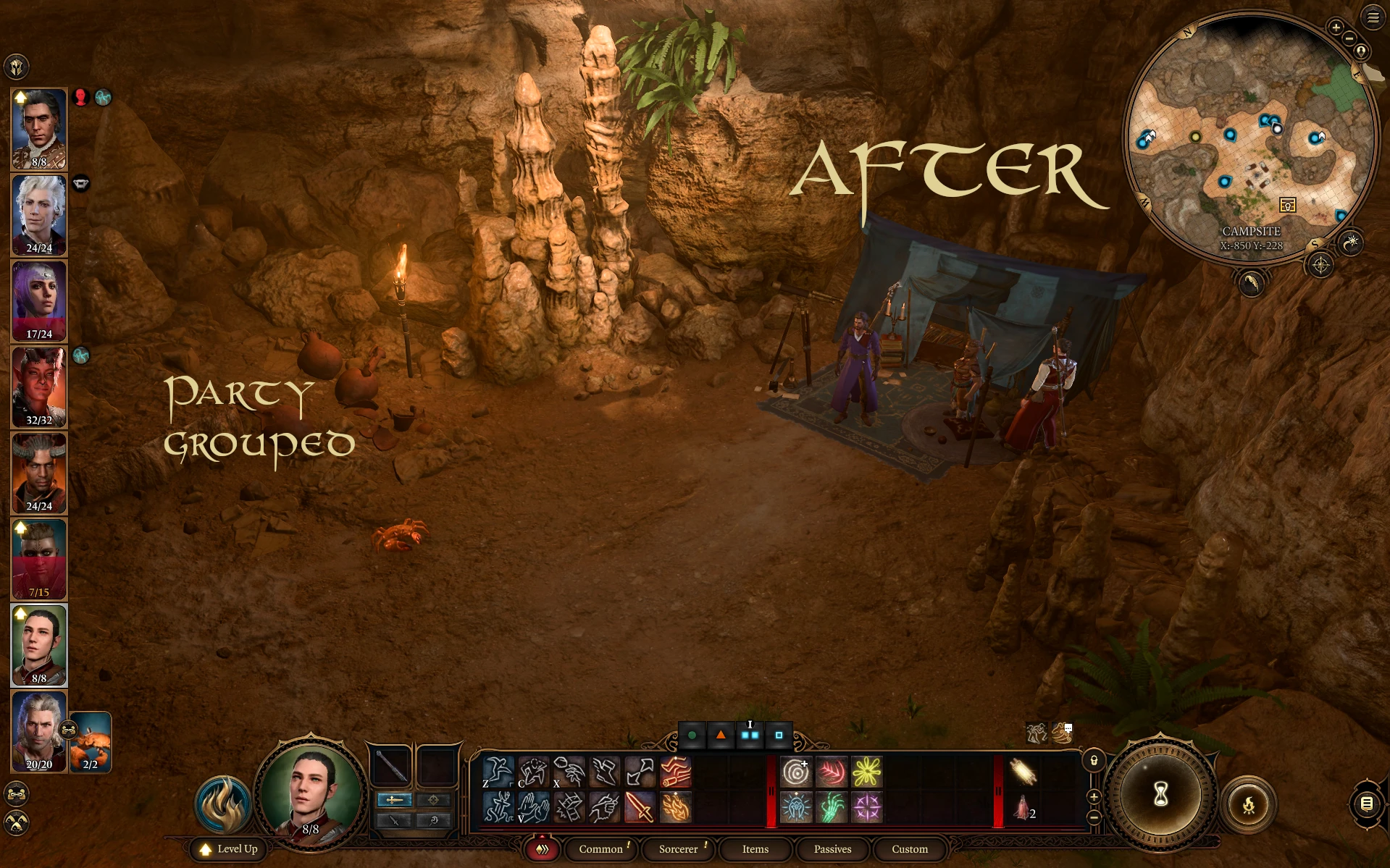End turn with the hourglass button
The image size is (1390, 868).
point(1160,794)
